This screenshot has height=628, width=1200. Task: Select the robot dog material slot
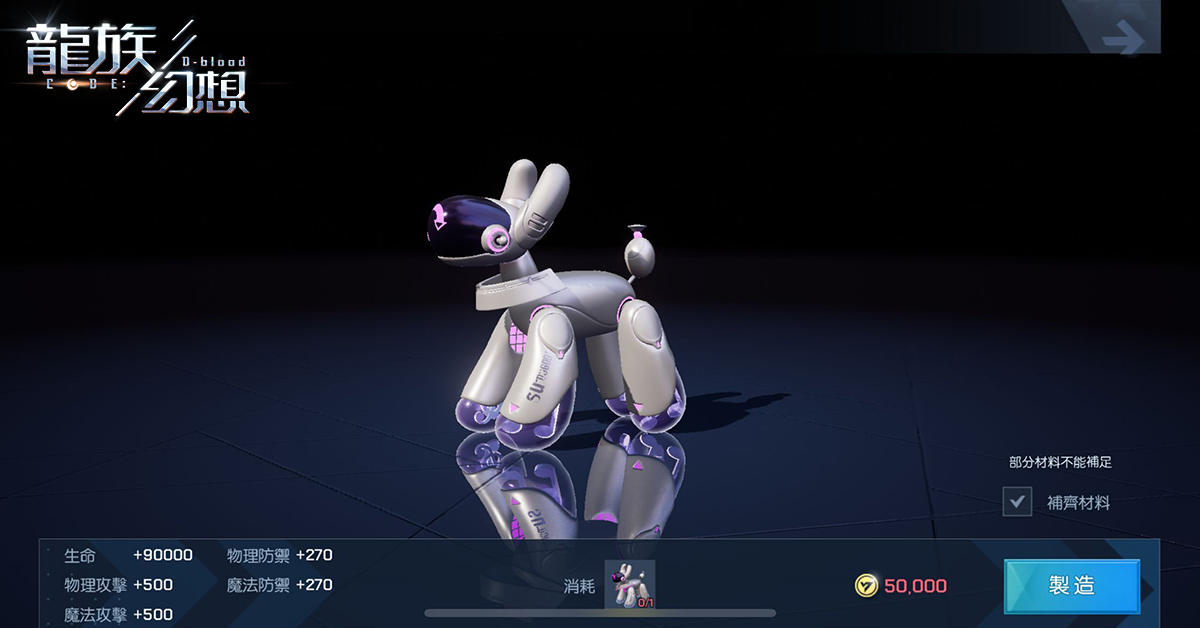tap(630, 585)
